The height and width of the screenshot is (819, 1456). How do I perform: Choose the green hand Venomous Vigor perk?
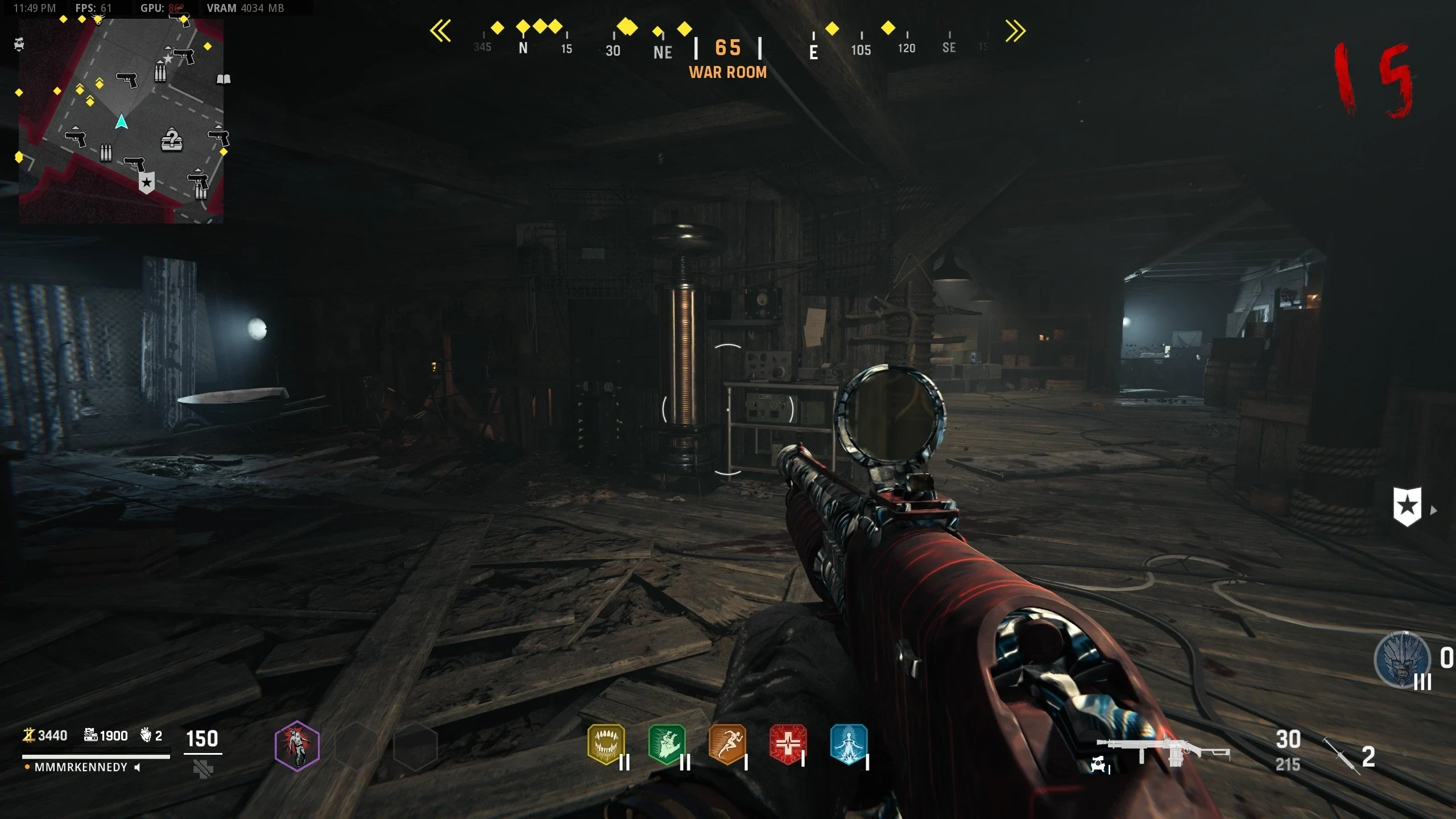(x=667, y=744)
